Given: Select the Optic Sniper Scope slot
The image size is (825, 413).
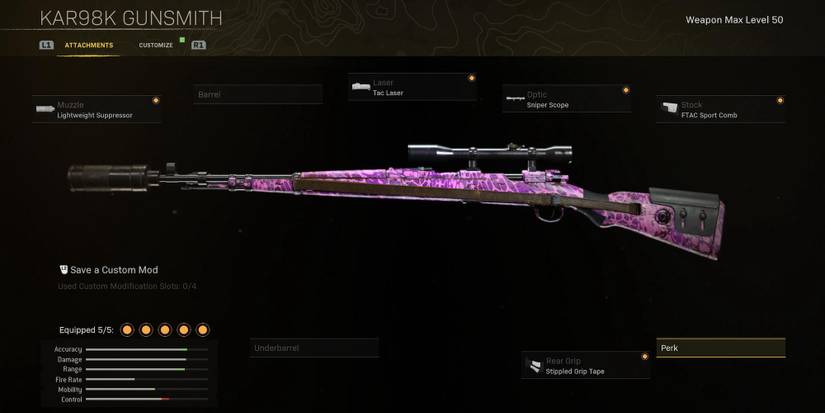Looking at the screenshot, I should point(566,99).
